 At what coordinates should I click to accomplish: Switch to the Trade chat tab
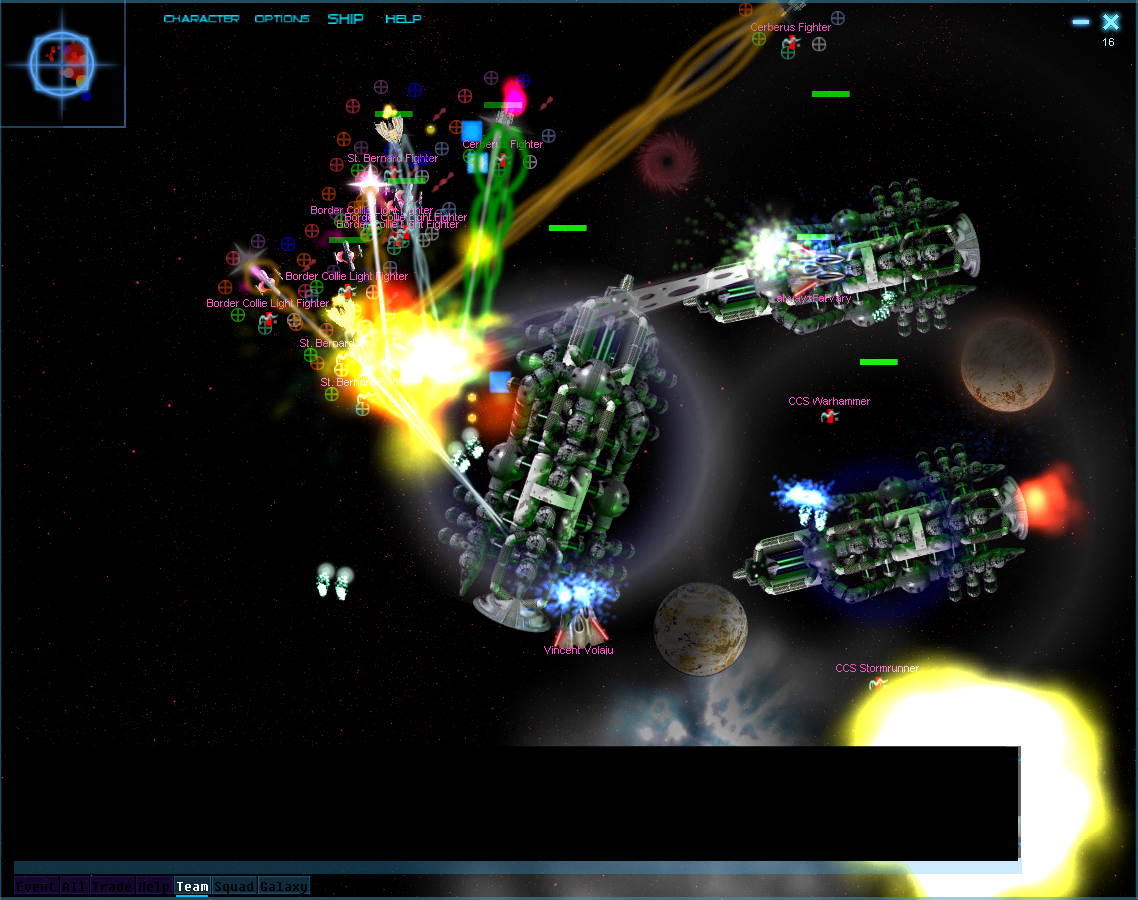click(112, 886)
